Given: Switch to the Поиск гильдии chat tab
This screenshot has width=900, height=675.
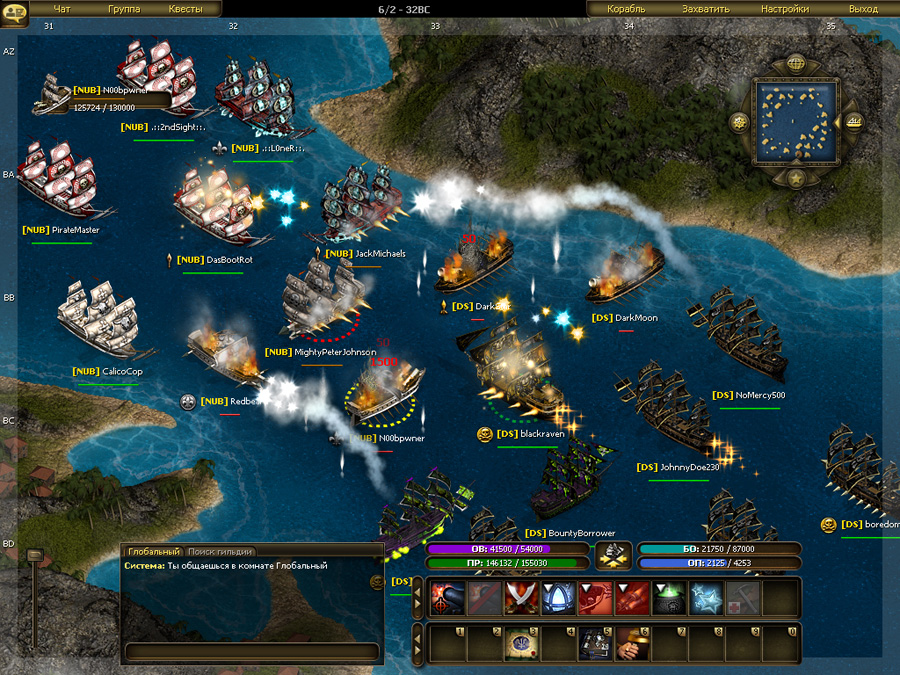Looking at the screenshot, I should point(220,551).
